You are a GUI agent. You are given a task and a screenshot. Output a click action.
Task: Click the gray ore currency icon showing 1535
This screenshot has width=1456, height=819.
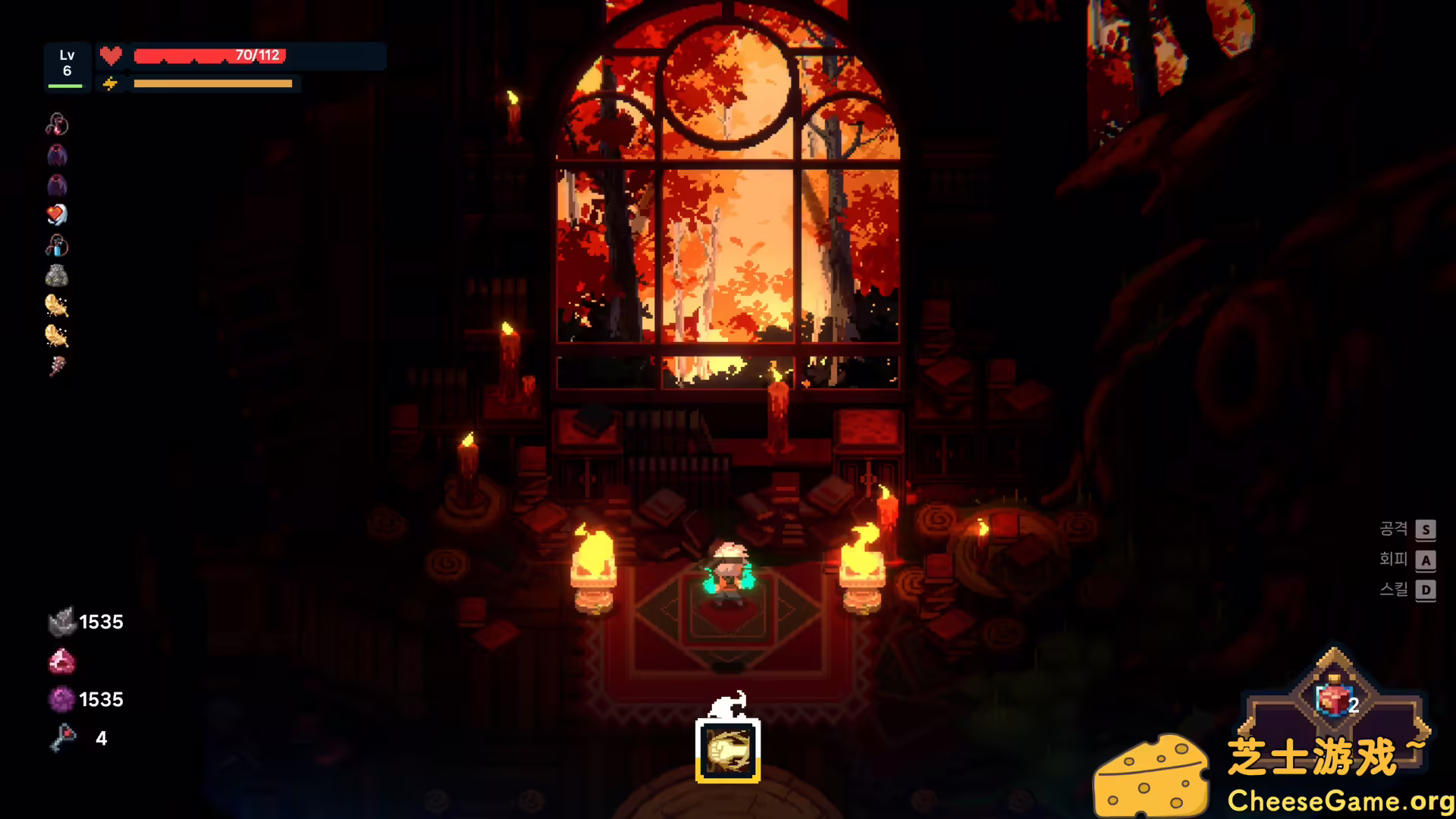[64, 622]
